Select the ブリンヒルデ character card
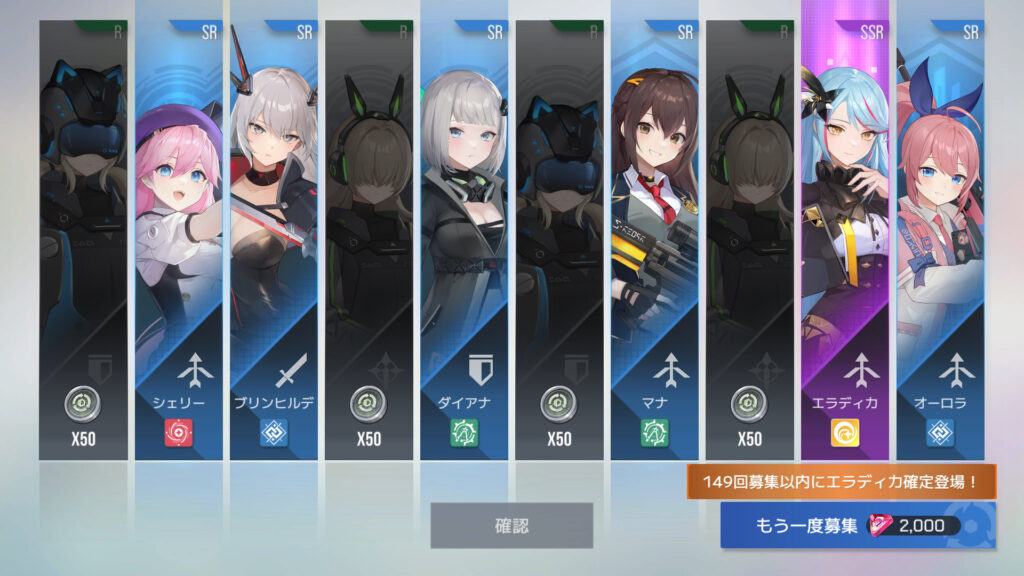The width and height of the screenshot is (1024, 576). 273,240
